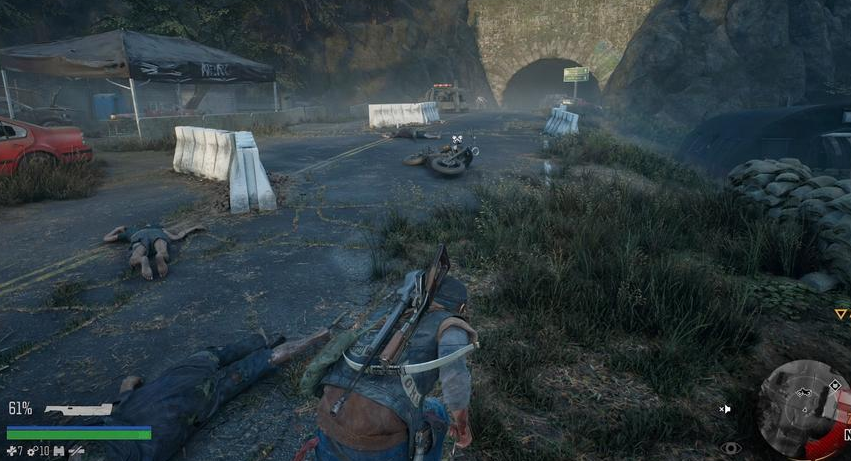
Task: Click the eye visibility indicator icon
Action: tap(732, 448)
